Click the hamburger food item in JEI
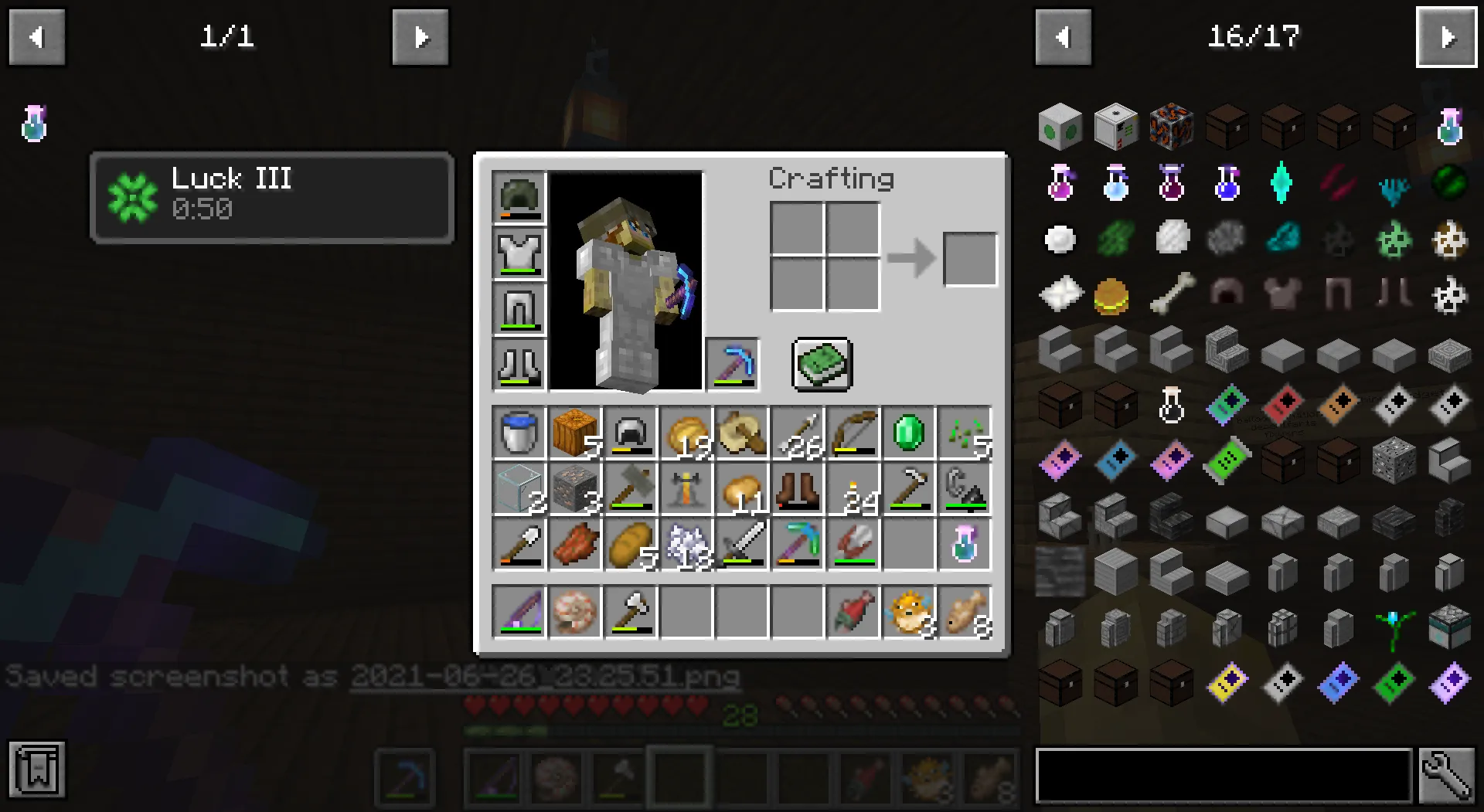The width and height of the screenshot is (1484, 812). (1116, 294)
